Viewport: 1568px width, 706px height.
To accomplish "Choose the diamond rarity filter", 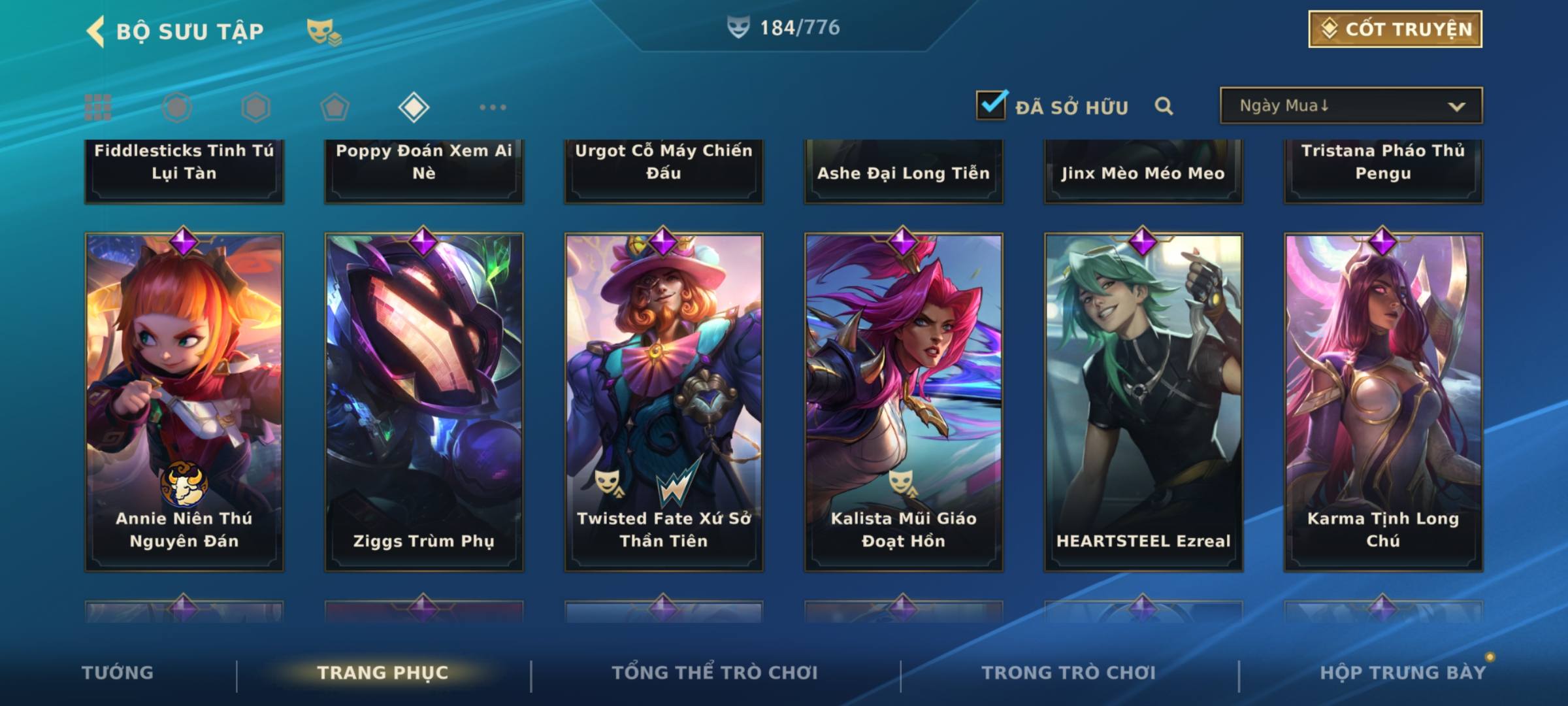I will point(414,107).
